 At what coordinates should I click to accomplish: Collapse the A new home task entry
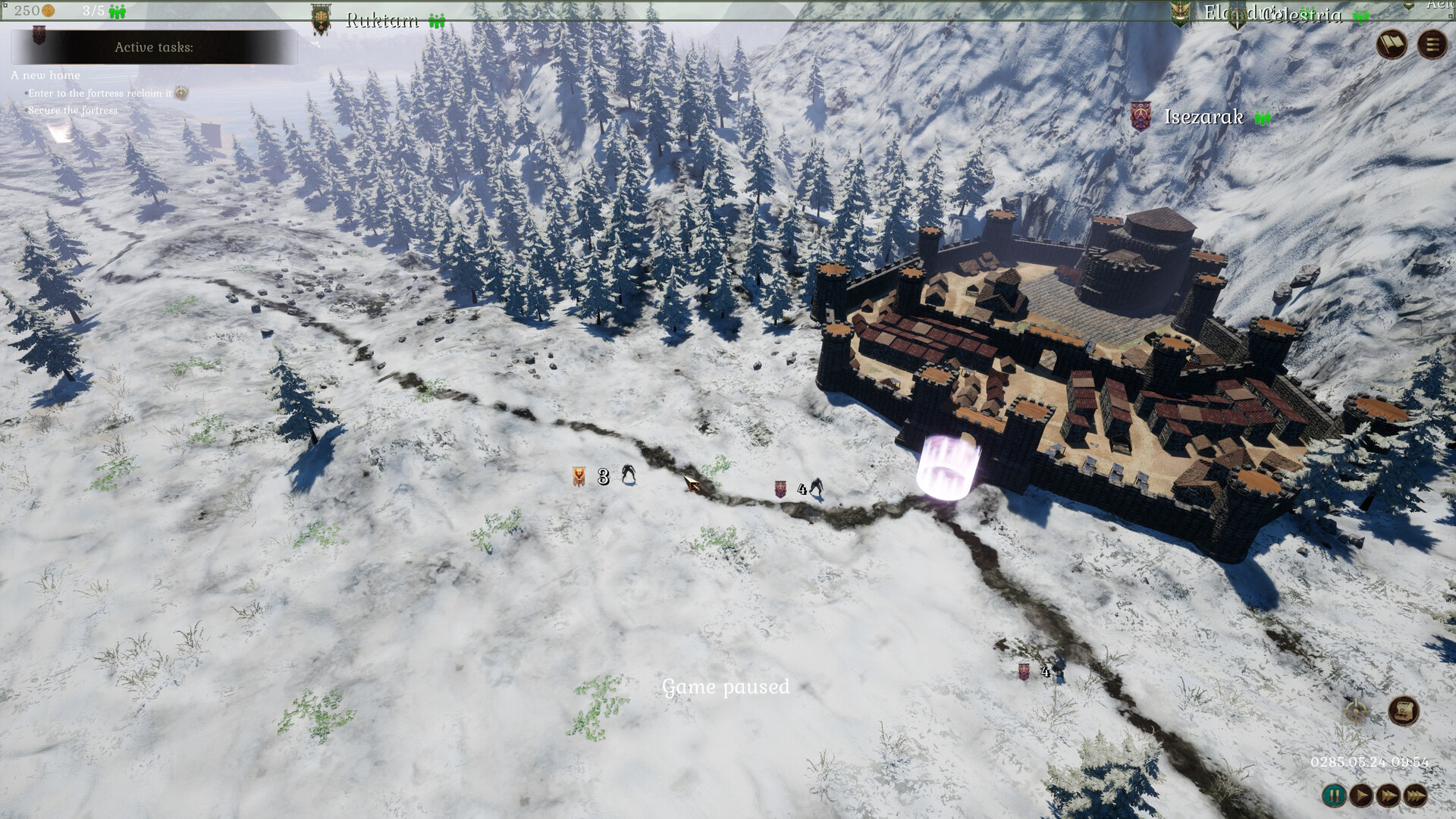[x=45, y=75]
